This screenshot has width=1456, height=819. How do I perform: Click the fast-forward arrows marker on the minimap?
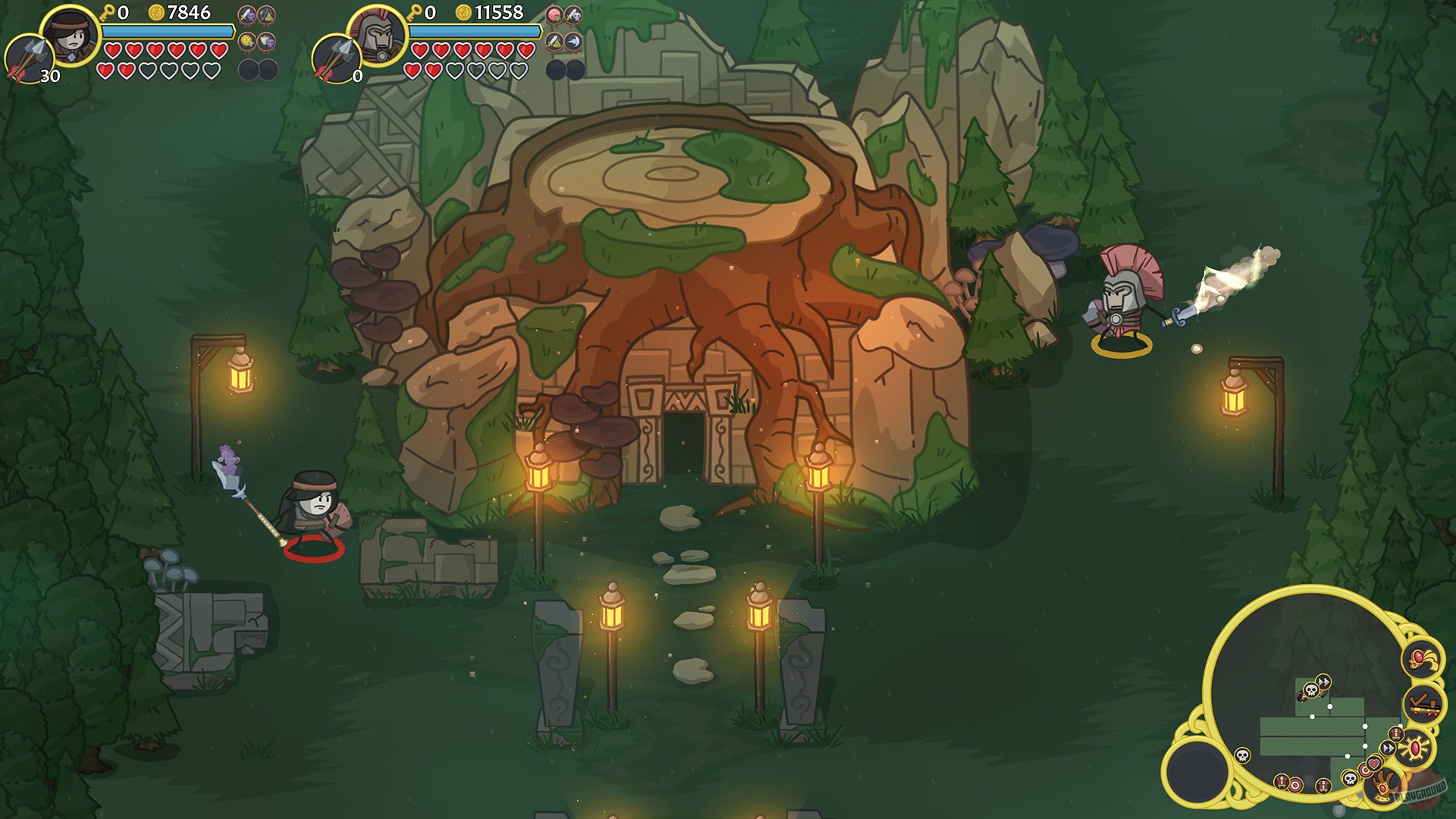pyautogui.click(x=1323, y=681)
